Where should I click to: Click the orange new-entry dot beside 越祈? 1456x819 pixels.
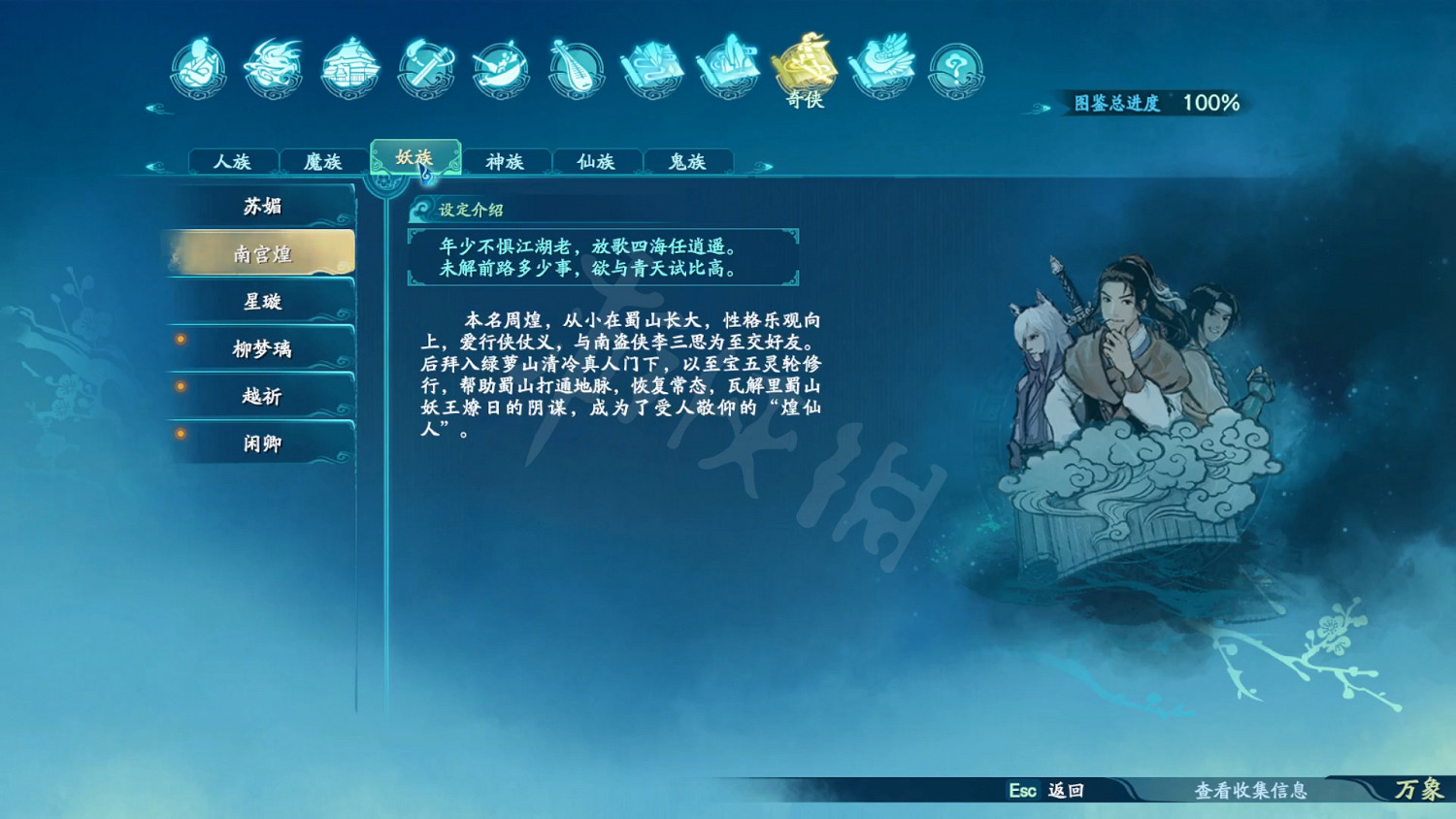181,387
